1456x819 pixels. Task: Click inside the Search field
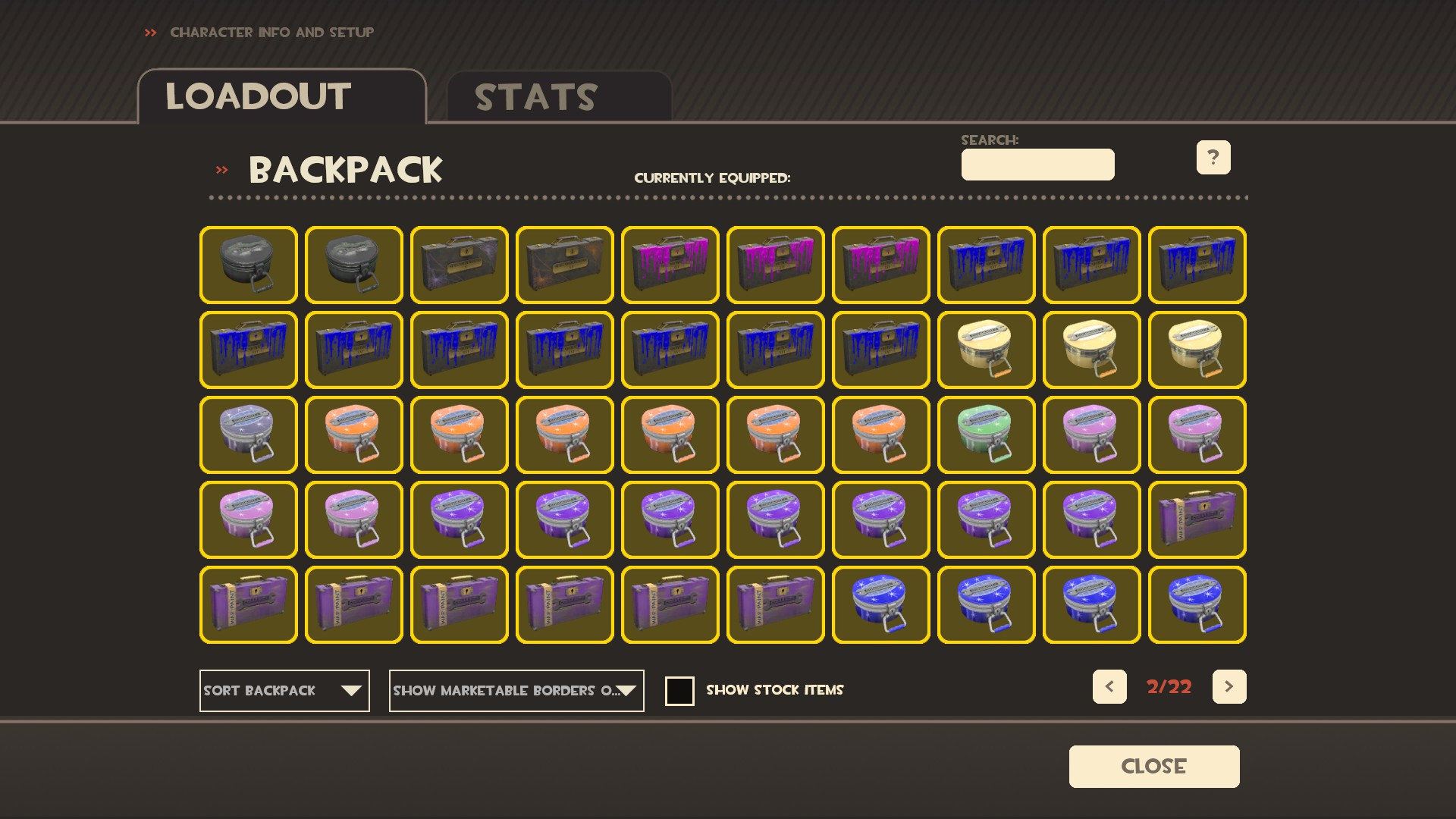[x=1037, y=165]
